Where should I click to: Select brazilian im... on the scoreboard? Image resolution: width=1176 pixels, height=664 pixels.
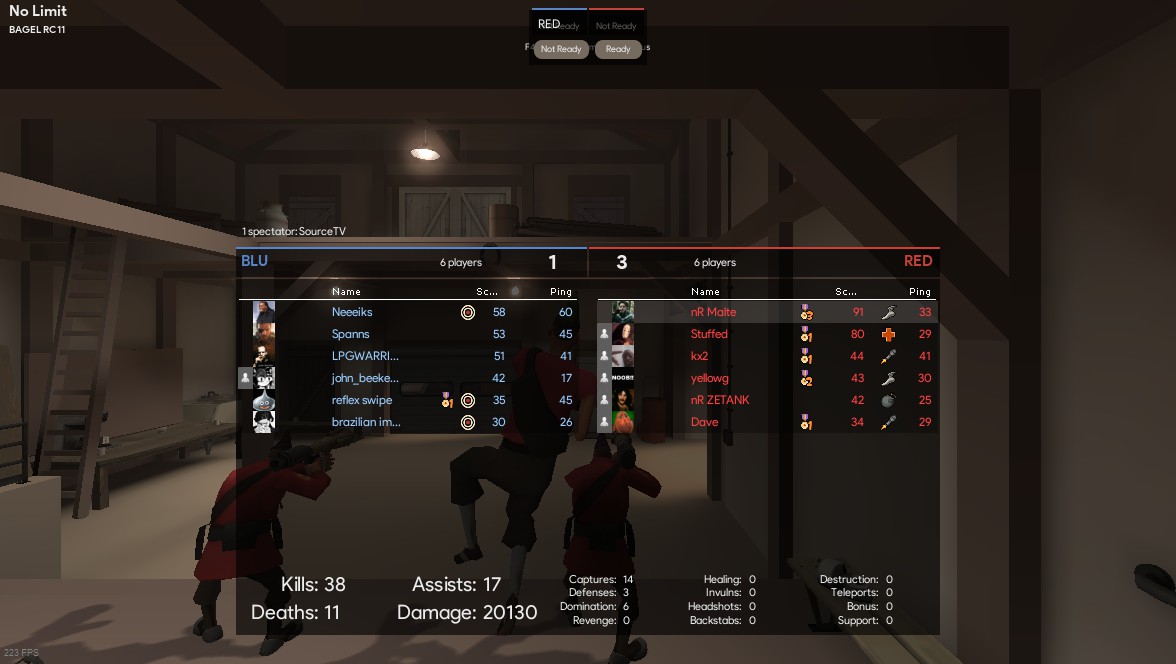click(x=366, y=422)
